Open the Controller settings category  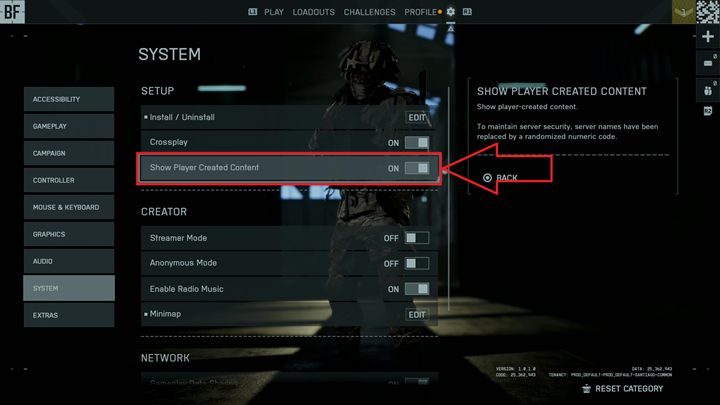[68, 180]
